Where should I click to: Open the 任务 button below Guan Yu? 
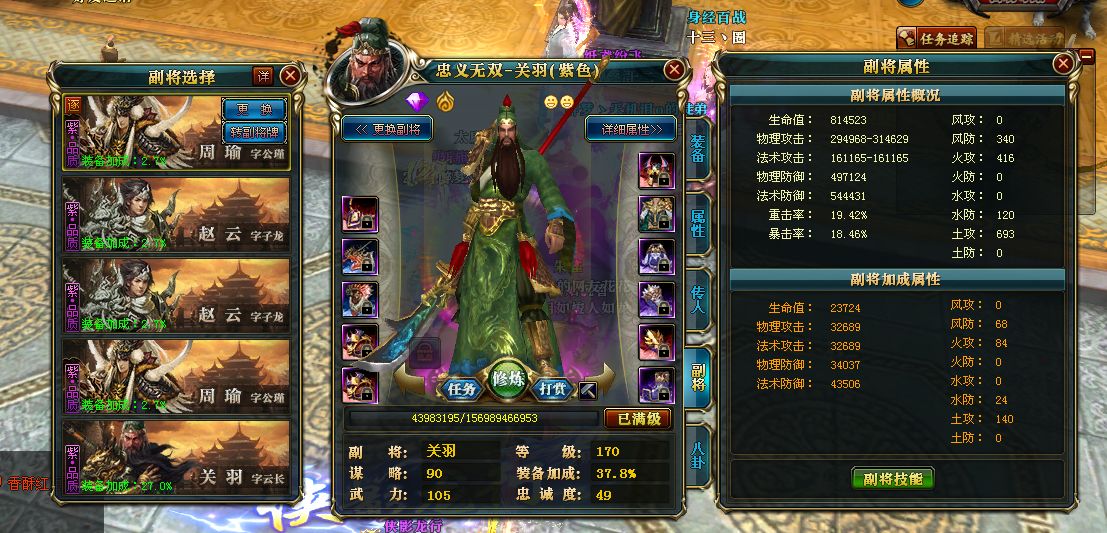click(x=461, y=386)
